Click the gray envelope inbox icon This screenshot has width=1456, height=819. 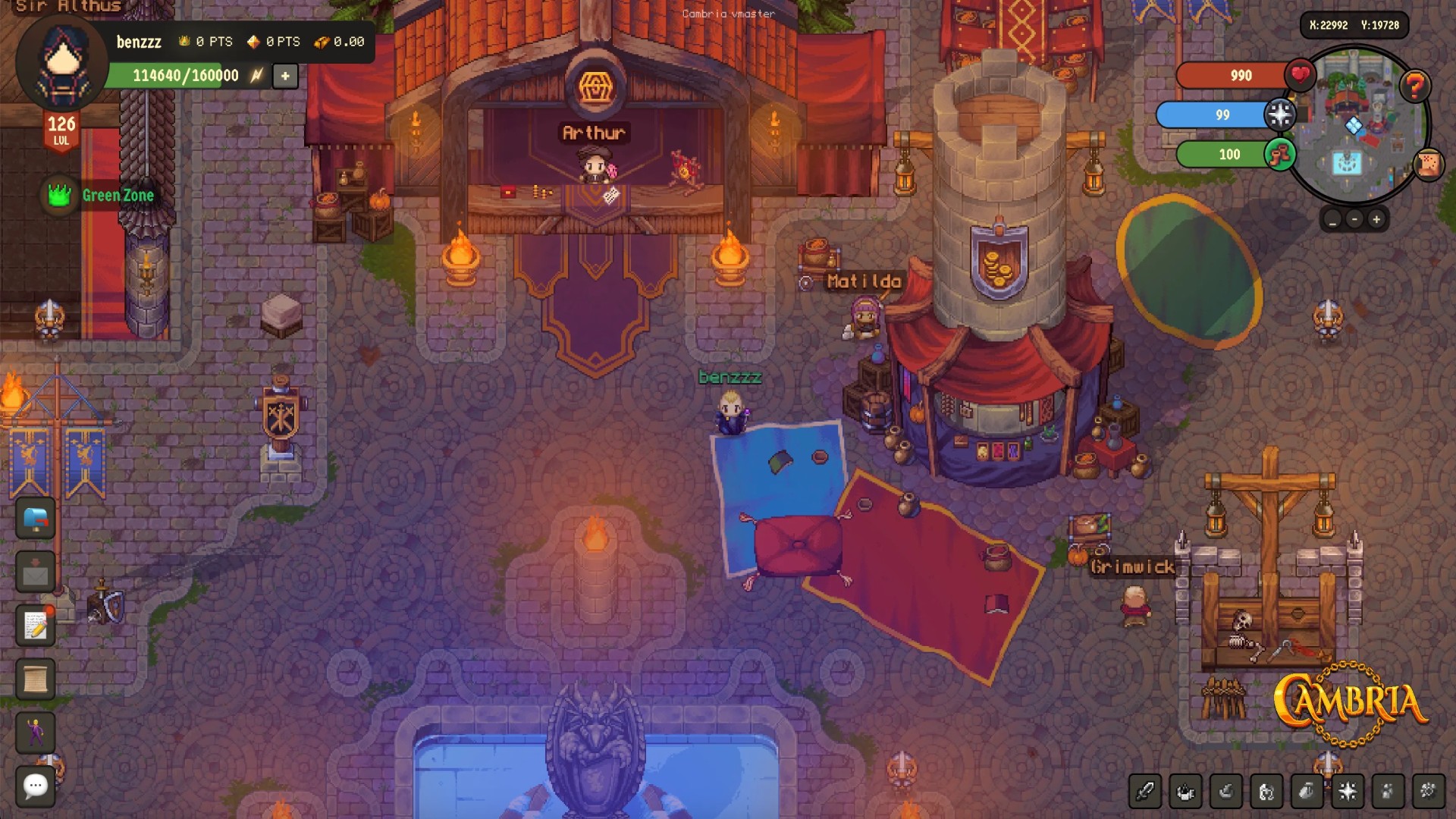(36, 573)
